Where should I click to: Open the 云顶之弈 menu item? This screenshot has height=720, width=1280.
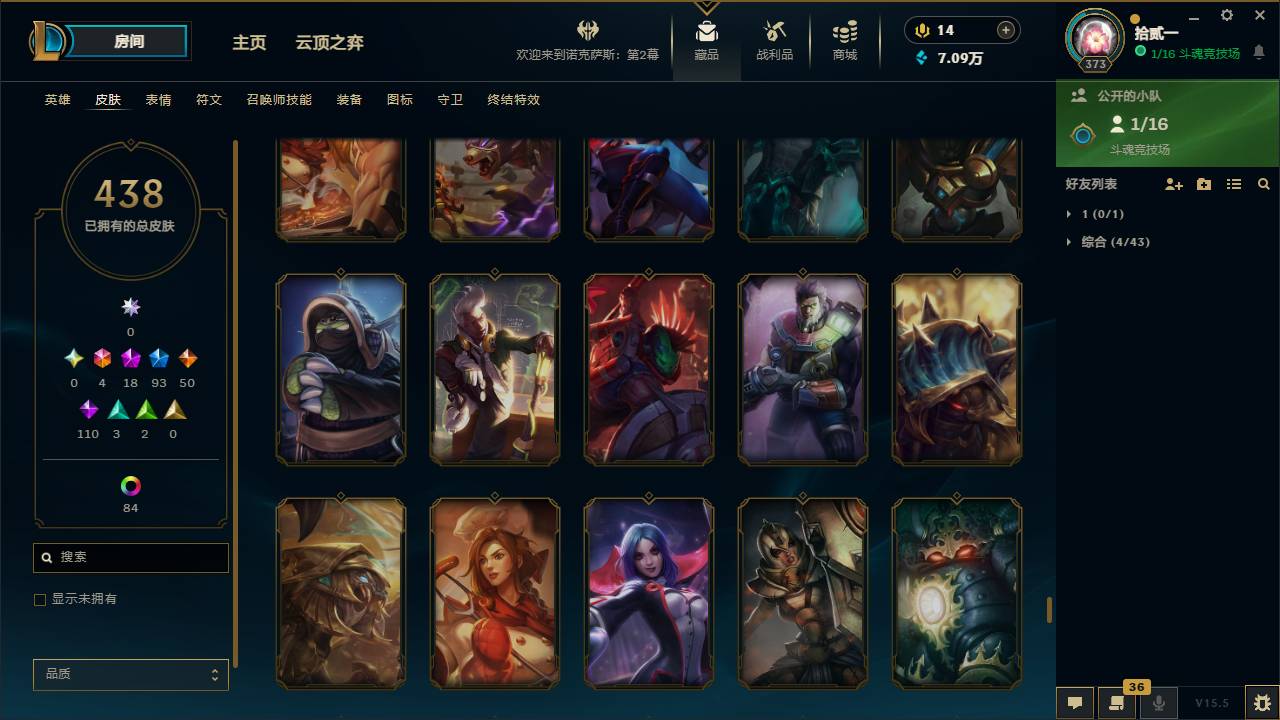[330, 43]
